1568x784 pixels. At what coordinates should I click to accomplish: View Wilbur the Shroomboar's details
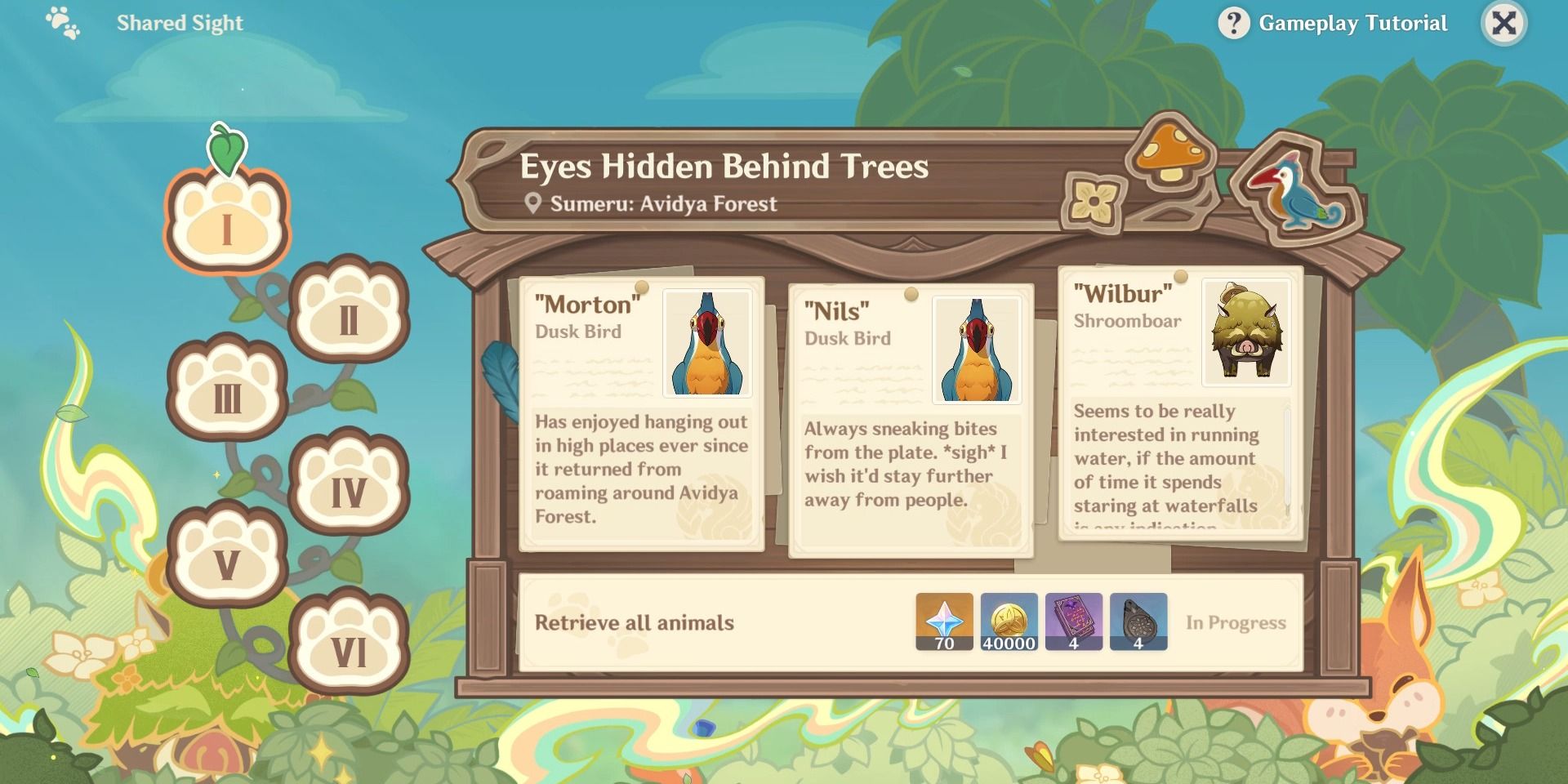coord(1178,408)
